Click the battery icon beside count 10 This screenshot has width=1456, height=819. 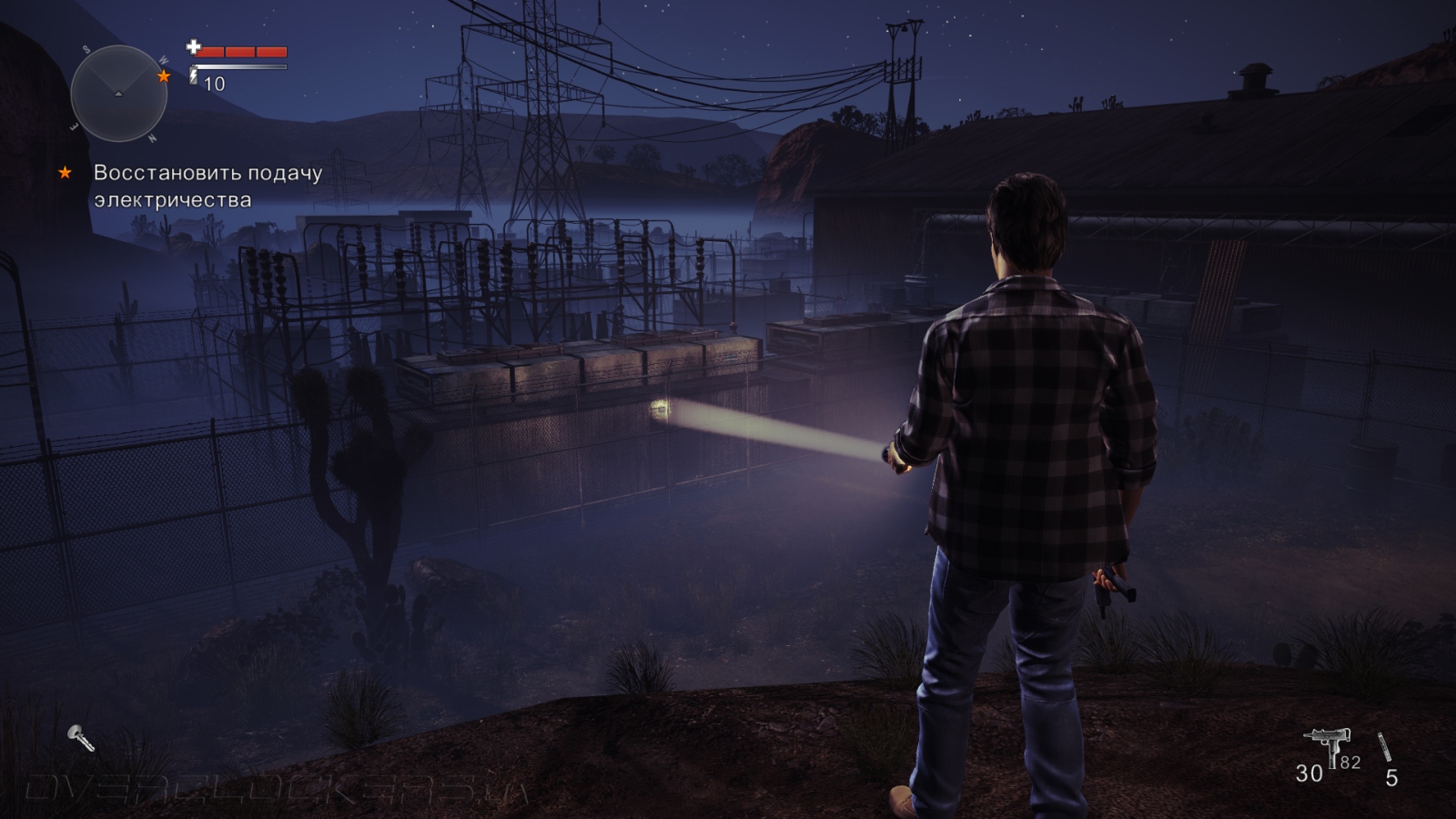[x=194, y=76]
